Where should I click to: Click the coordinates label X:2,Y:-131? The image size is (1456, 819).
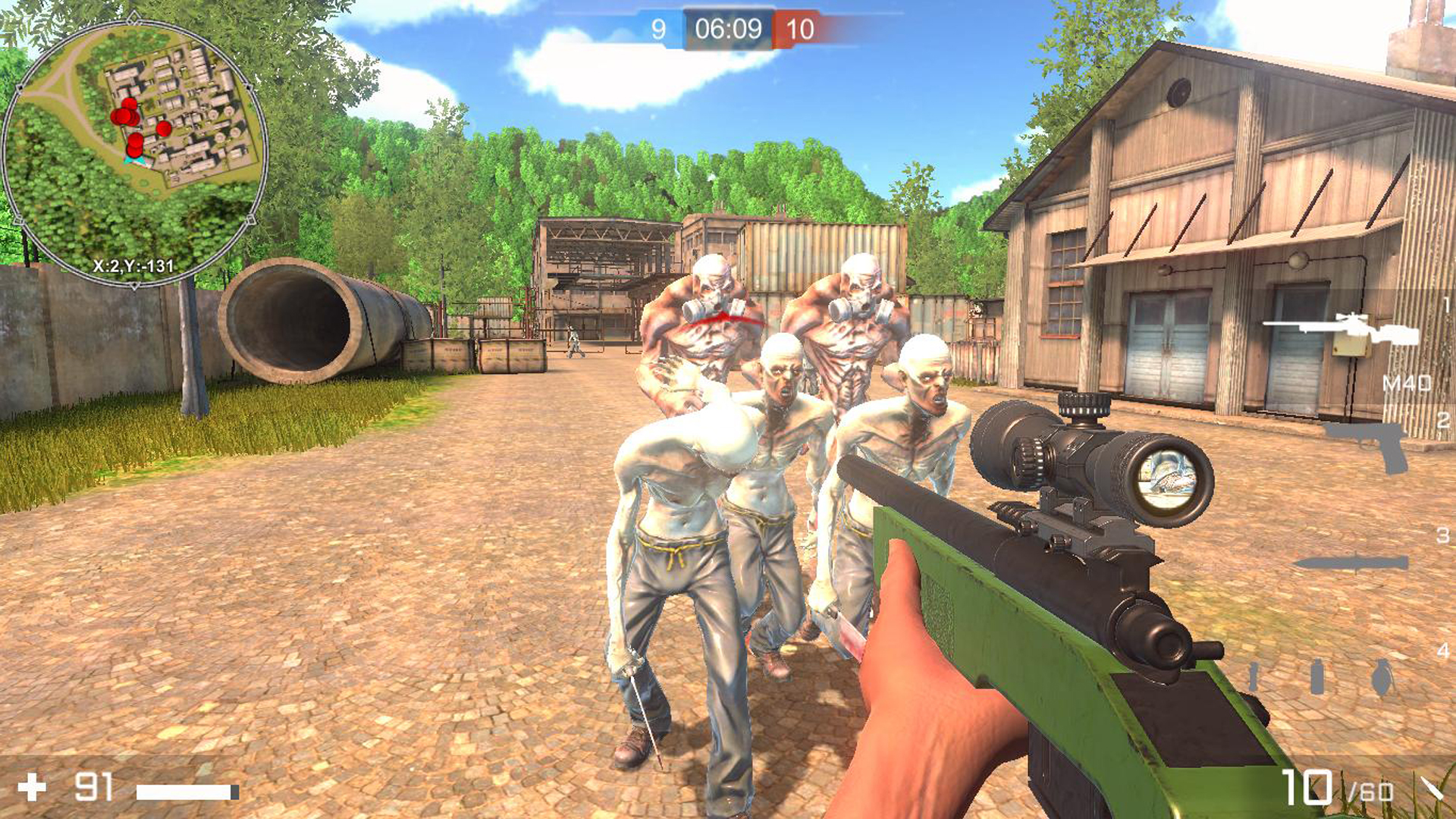[x=133, y=267]
